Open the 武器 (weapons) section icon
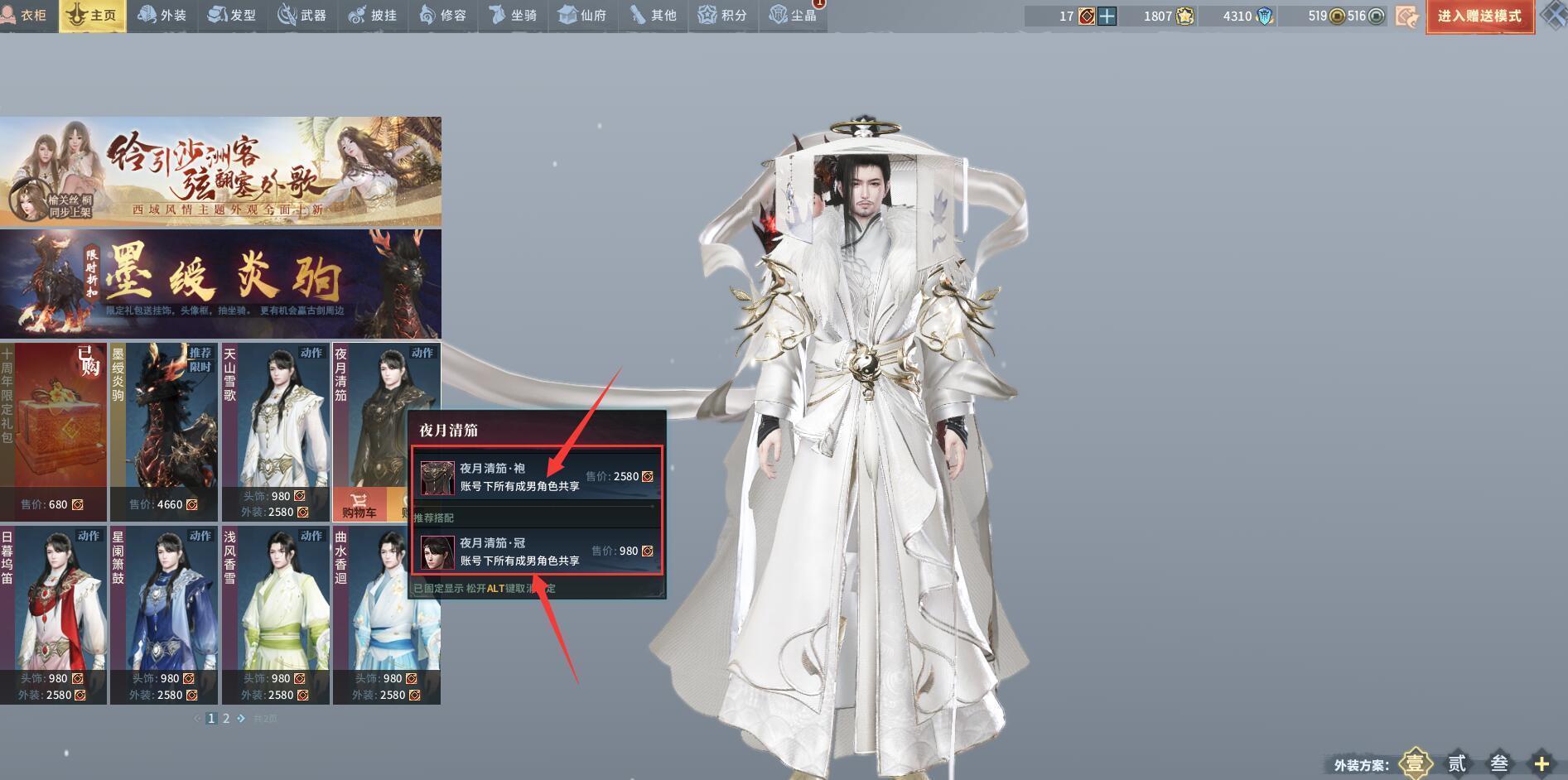Image resolution: width=1568 pixels, height=780 pixels. tap(302, 15)
